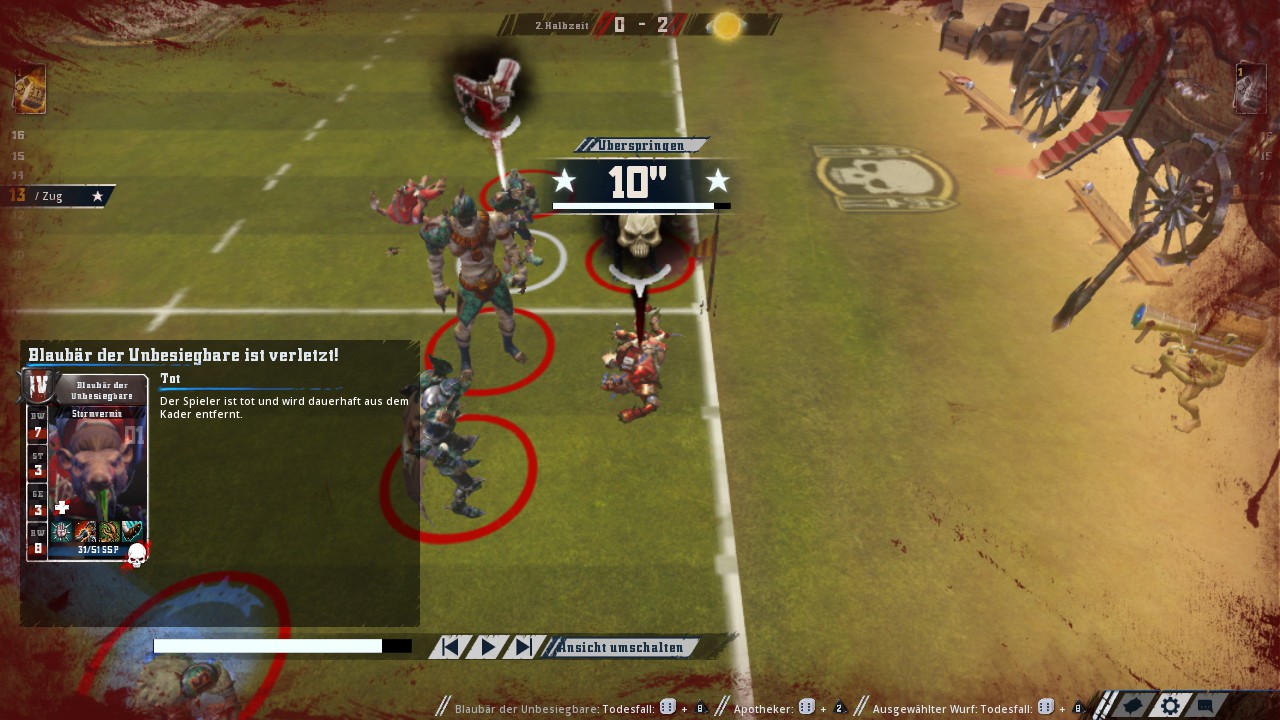Skip forward with the skip-to-end control

(522, 647)
